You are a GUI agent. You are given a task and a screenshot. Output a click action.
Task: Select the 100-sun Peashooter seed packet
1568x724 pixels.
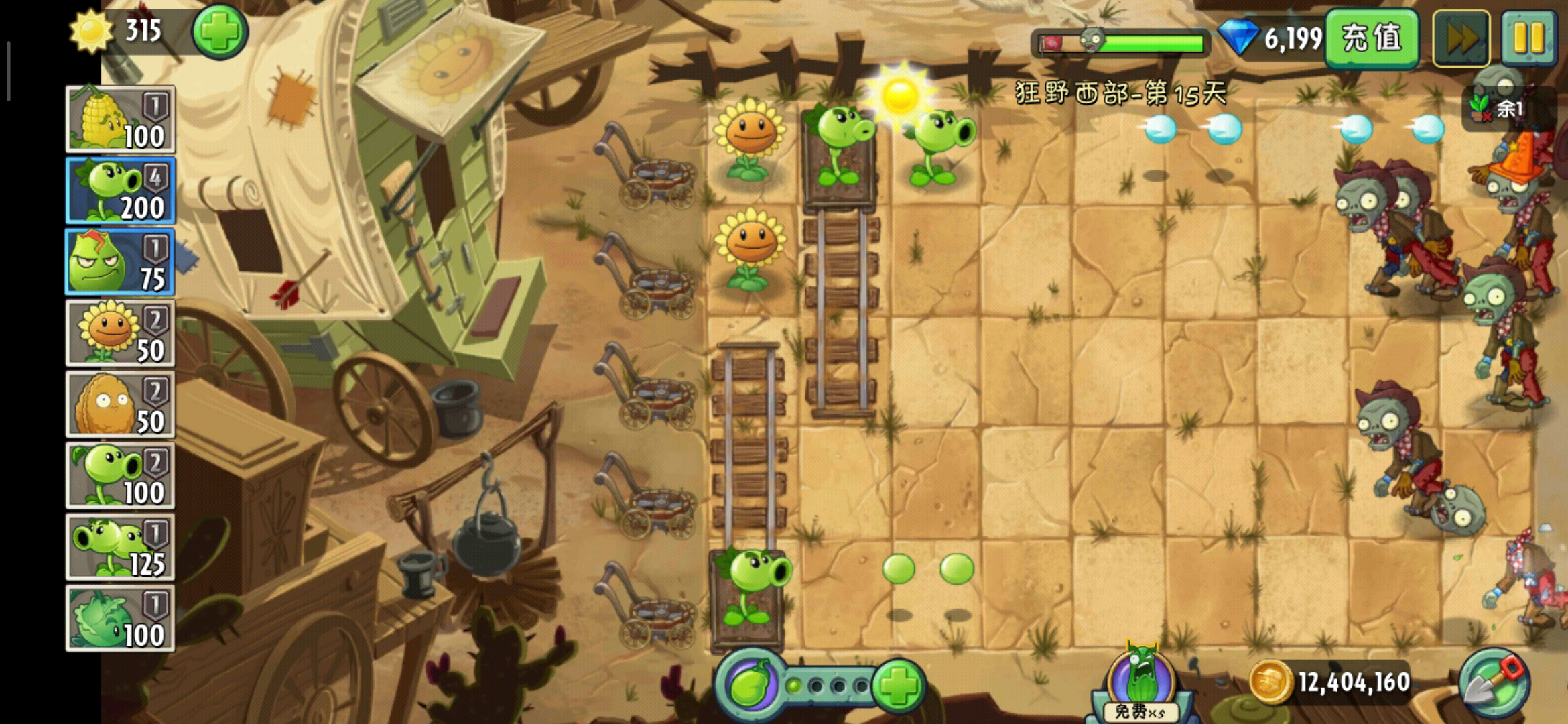pos(121,476)
